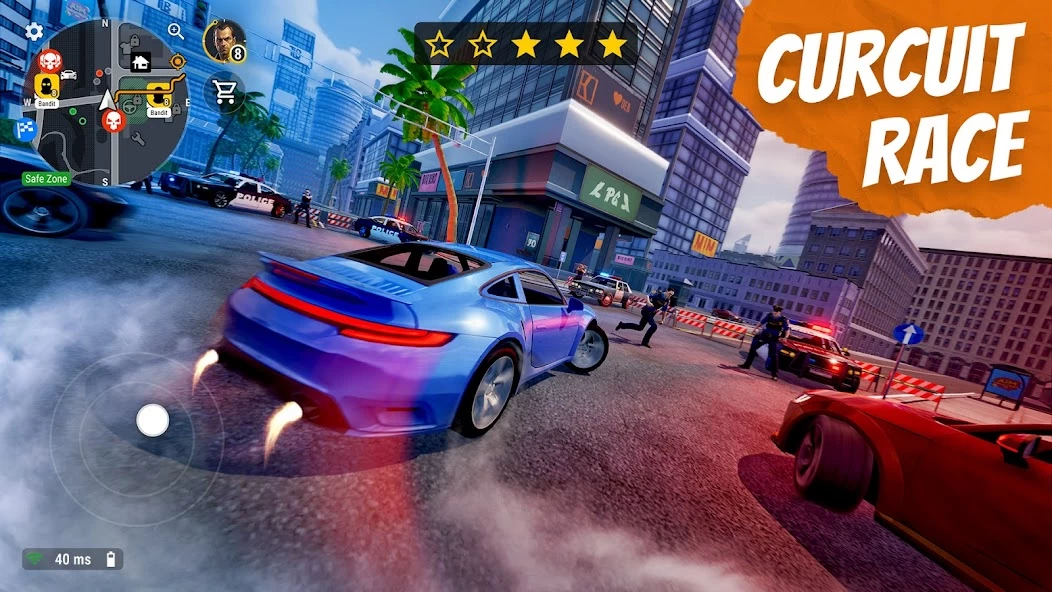Open the gear settings menu

point(34,31)
